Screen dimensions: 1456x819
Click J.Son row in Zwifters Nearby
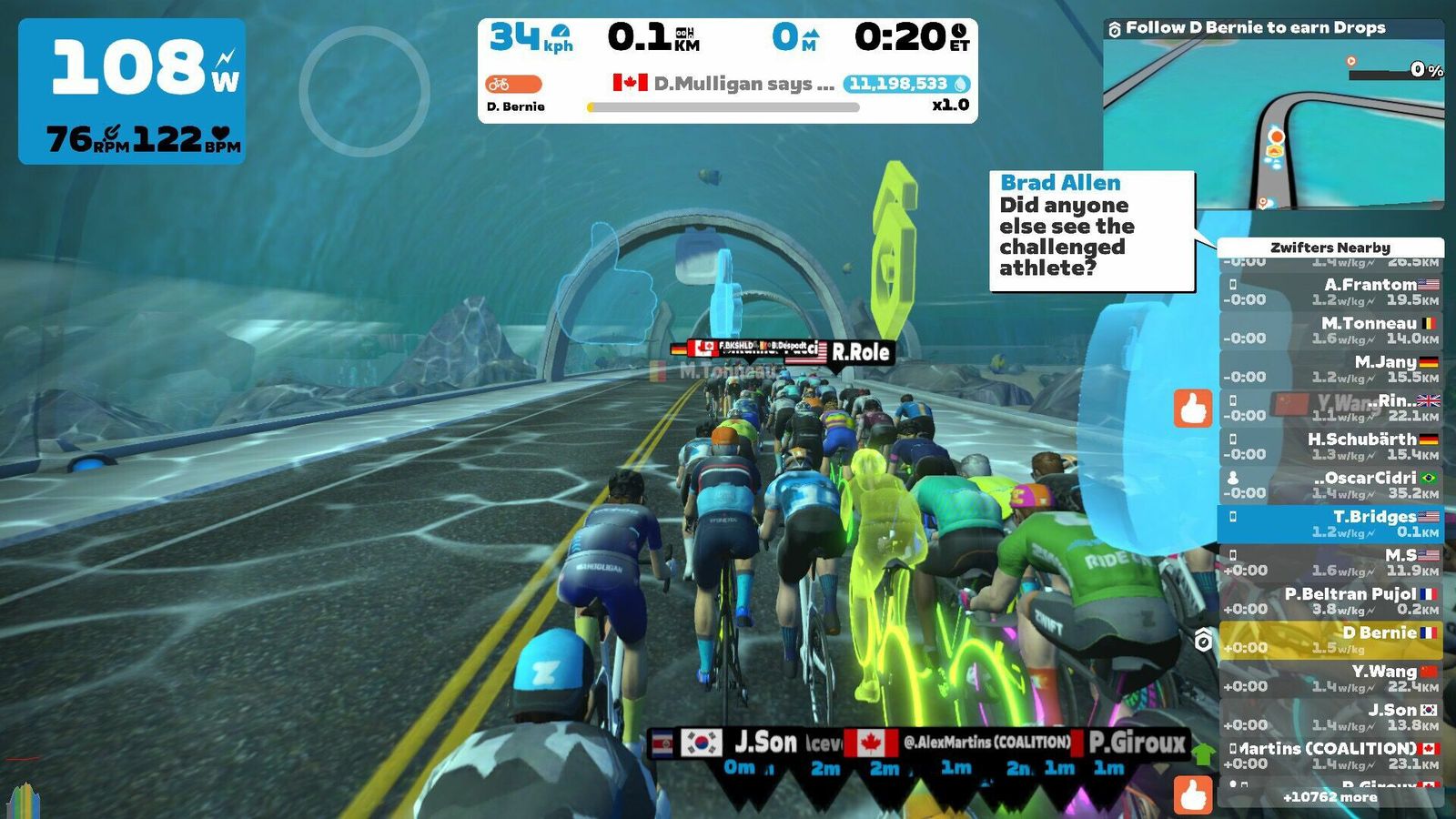click(1330, 717)
